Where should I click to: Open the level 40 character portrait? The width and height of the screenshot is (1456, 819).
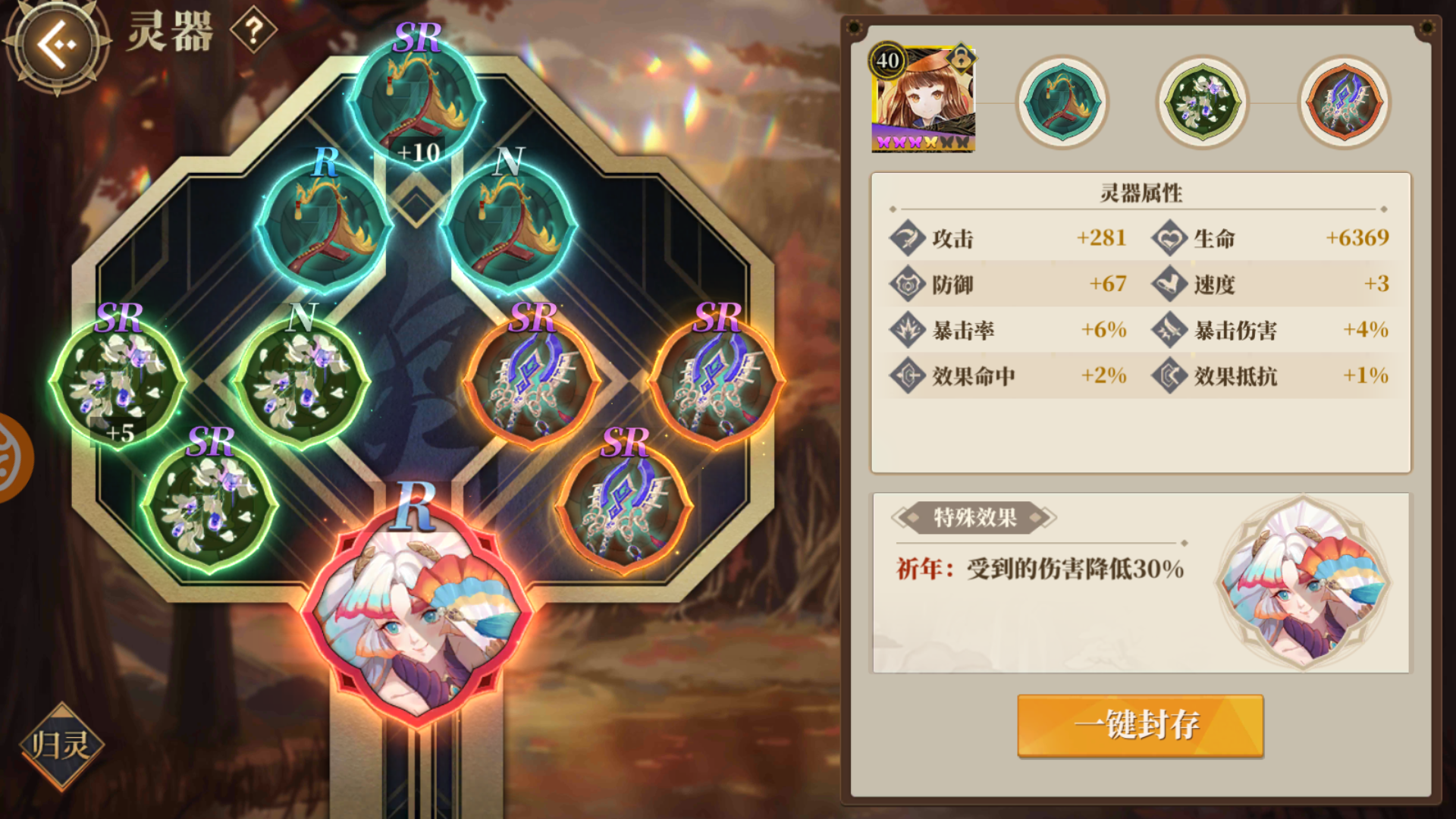(x=922, y=95)
